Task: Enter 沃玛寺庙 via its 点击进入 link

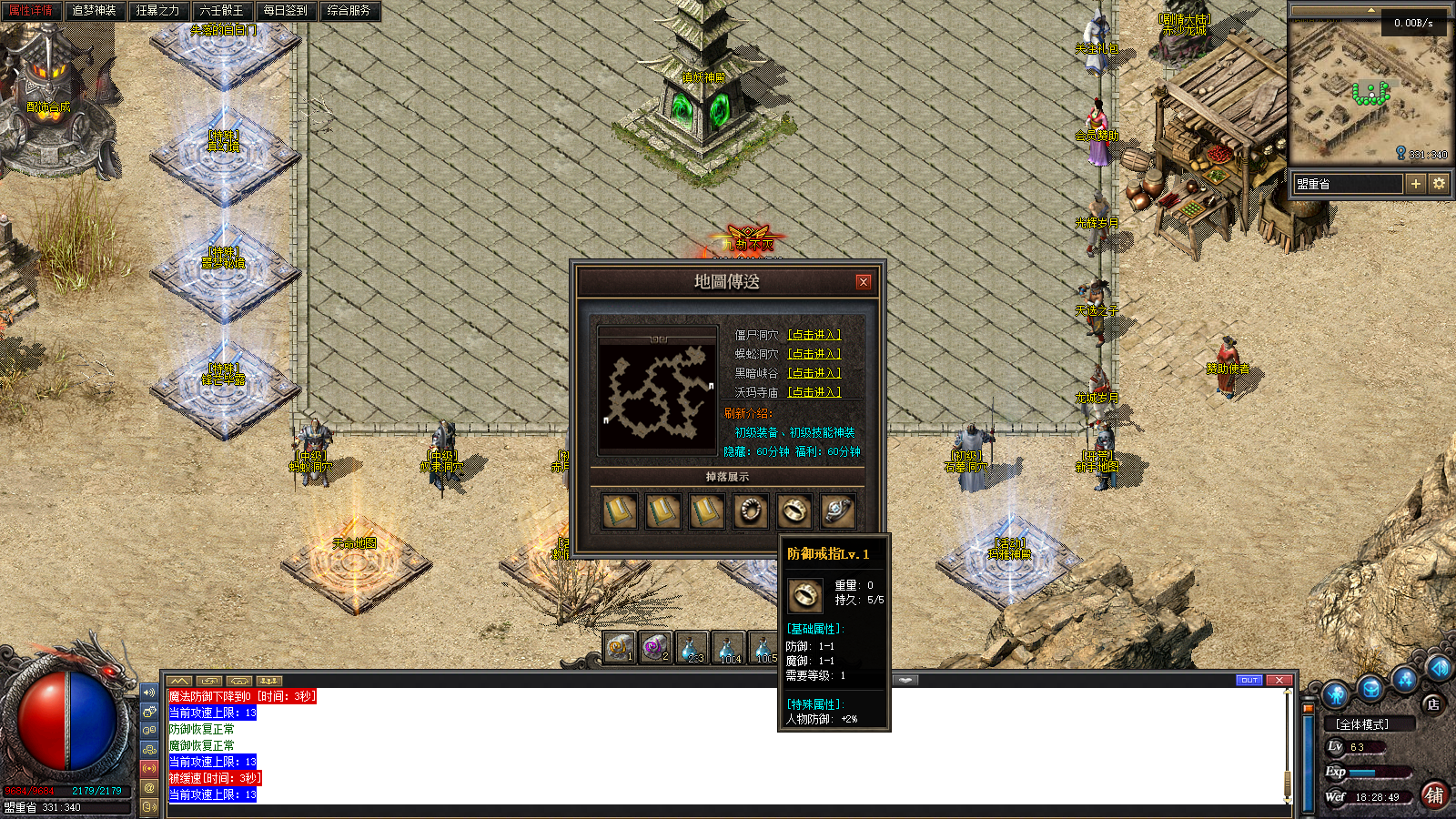Action: point(814,392)
